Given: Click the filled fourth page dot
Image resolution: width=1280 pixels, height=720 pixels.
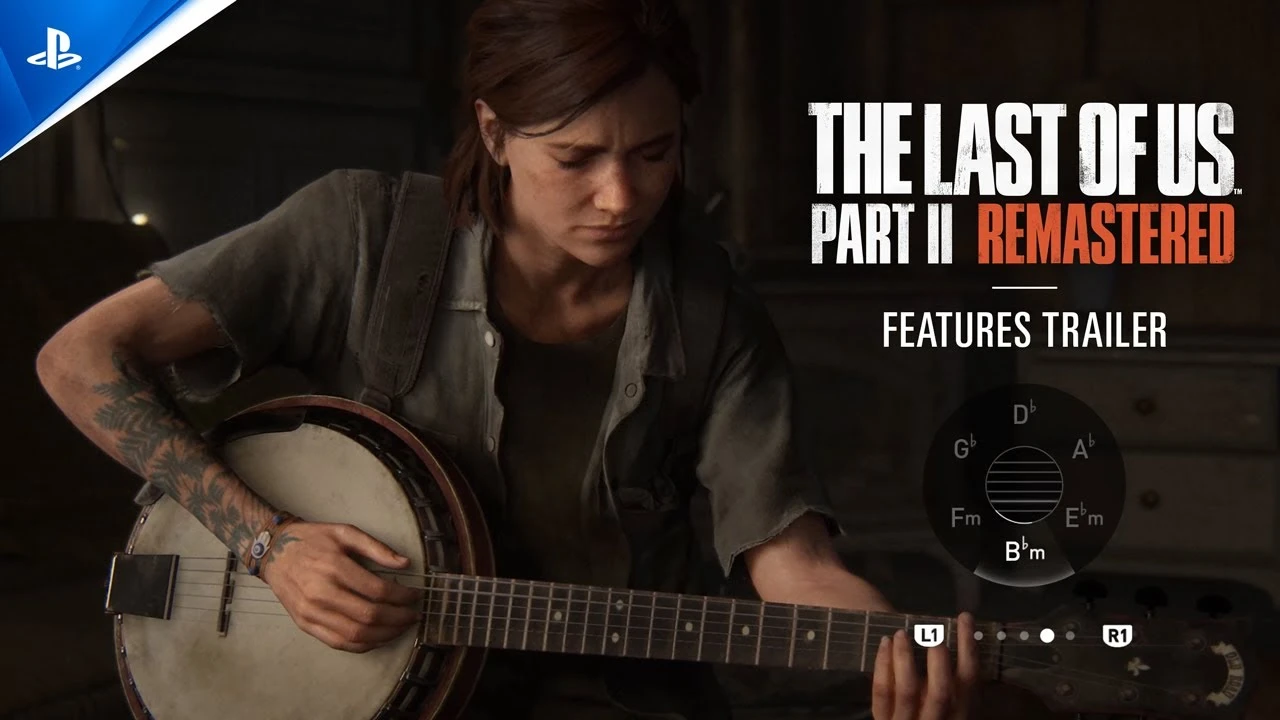Looking at the screenshot, I should 1047,636.
